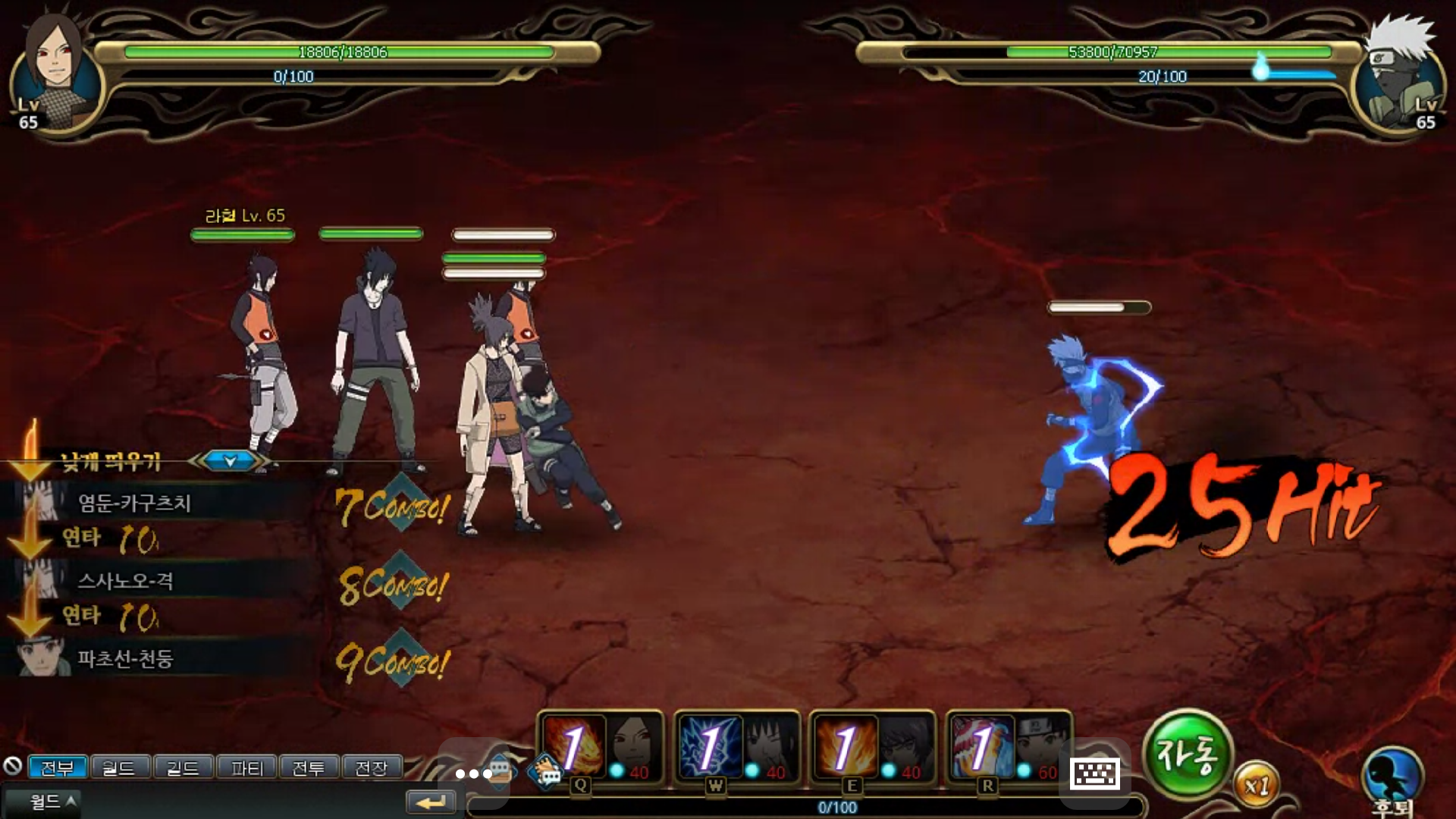Open the overlay three-dots menu
This screenshot has width=1456, height=819.
(474, 773)
